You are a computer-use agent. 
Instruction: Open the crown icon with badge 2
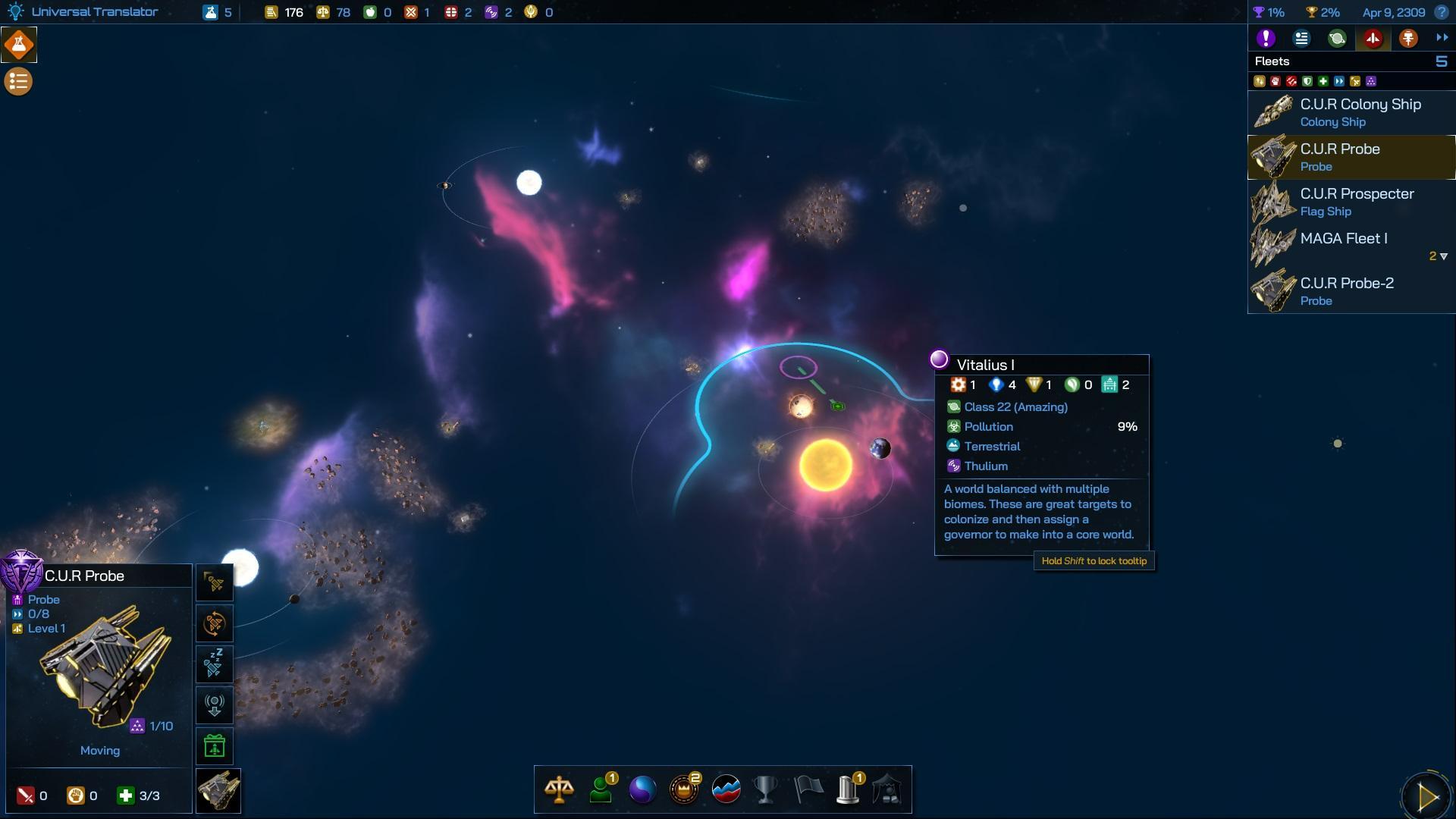[x=684, y=789]
